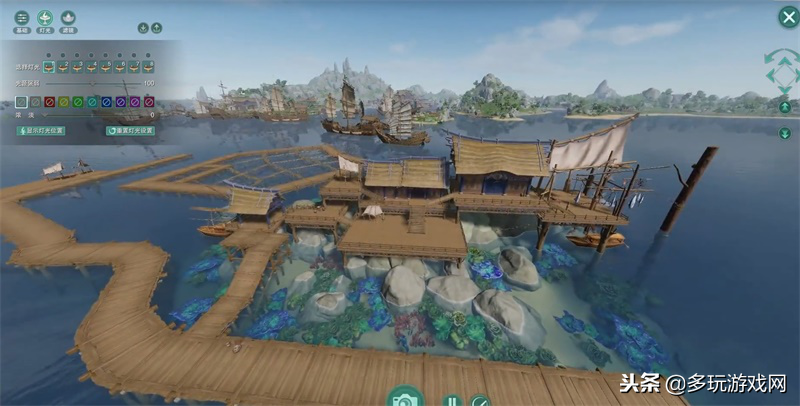Close photo mode with the X button
The height and width of the screenshot is (406, 800).
pos(787,16)
